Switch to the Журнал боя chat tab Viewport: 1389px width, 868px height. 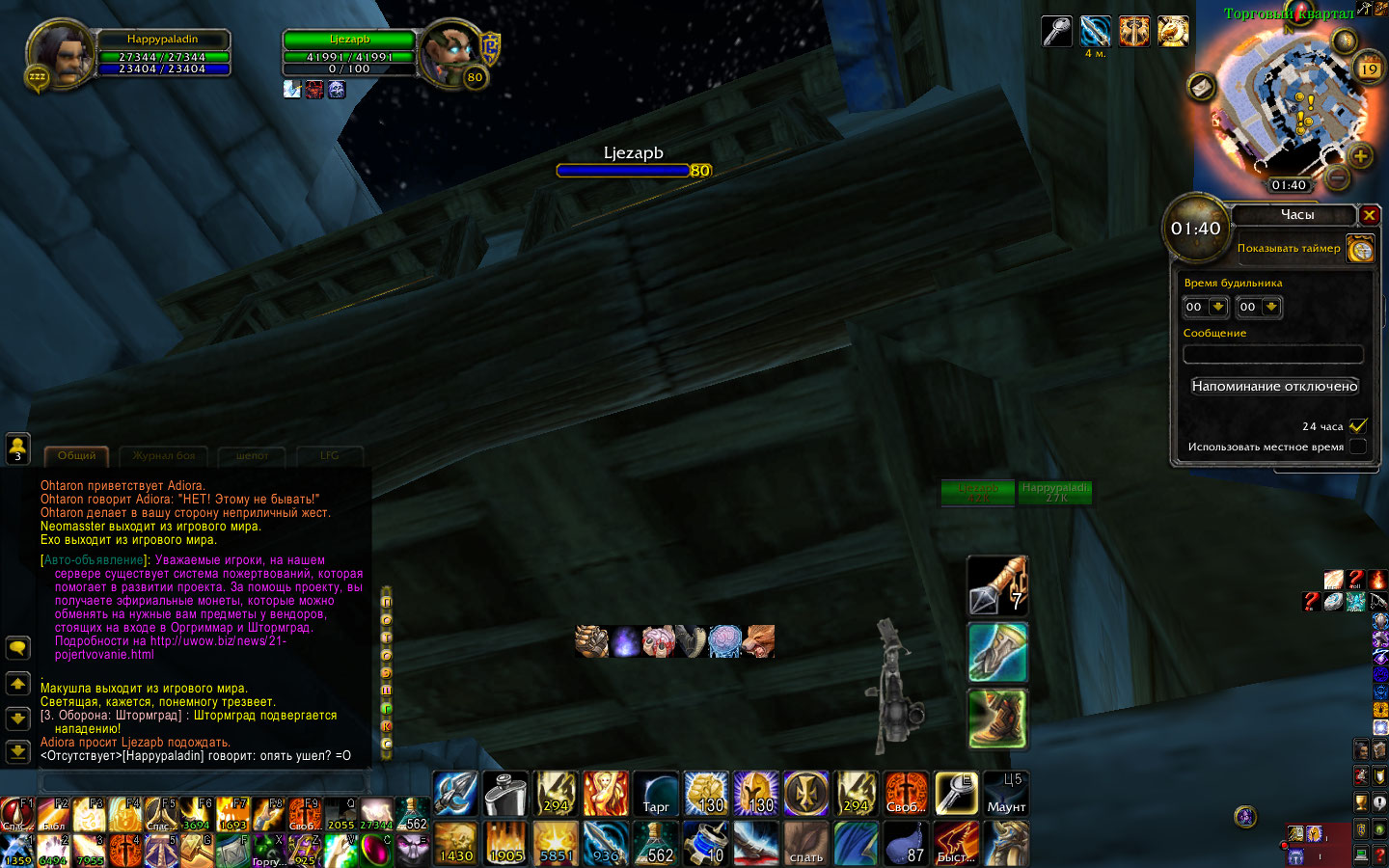(x=164, y=456)
